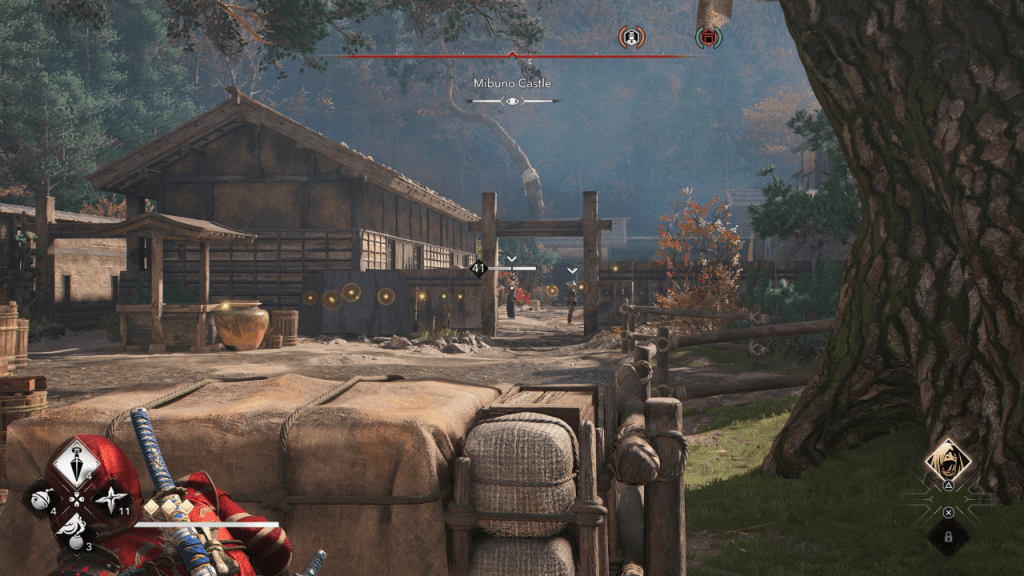The height and width of the screenshot is (576, 1024).
Task: Click the white tower compass marker
Action: [631, 37]
